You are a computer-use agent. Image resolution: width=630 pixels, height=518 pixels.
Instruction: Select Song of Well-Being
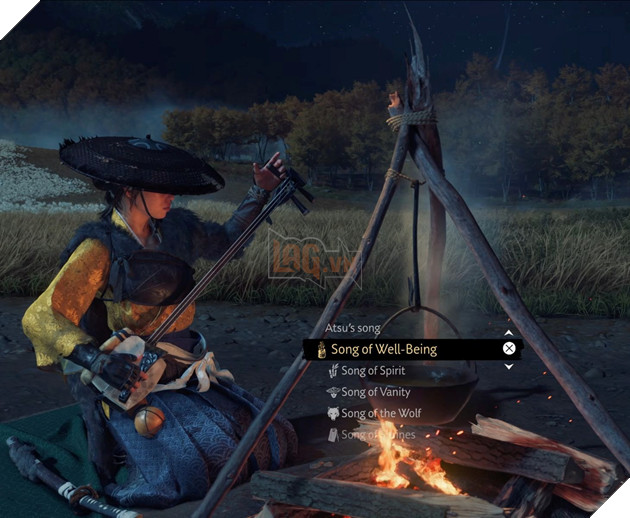389,349
